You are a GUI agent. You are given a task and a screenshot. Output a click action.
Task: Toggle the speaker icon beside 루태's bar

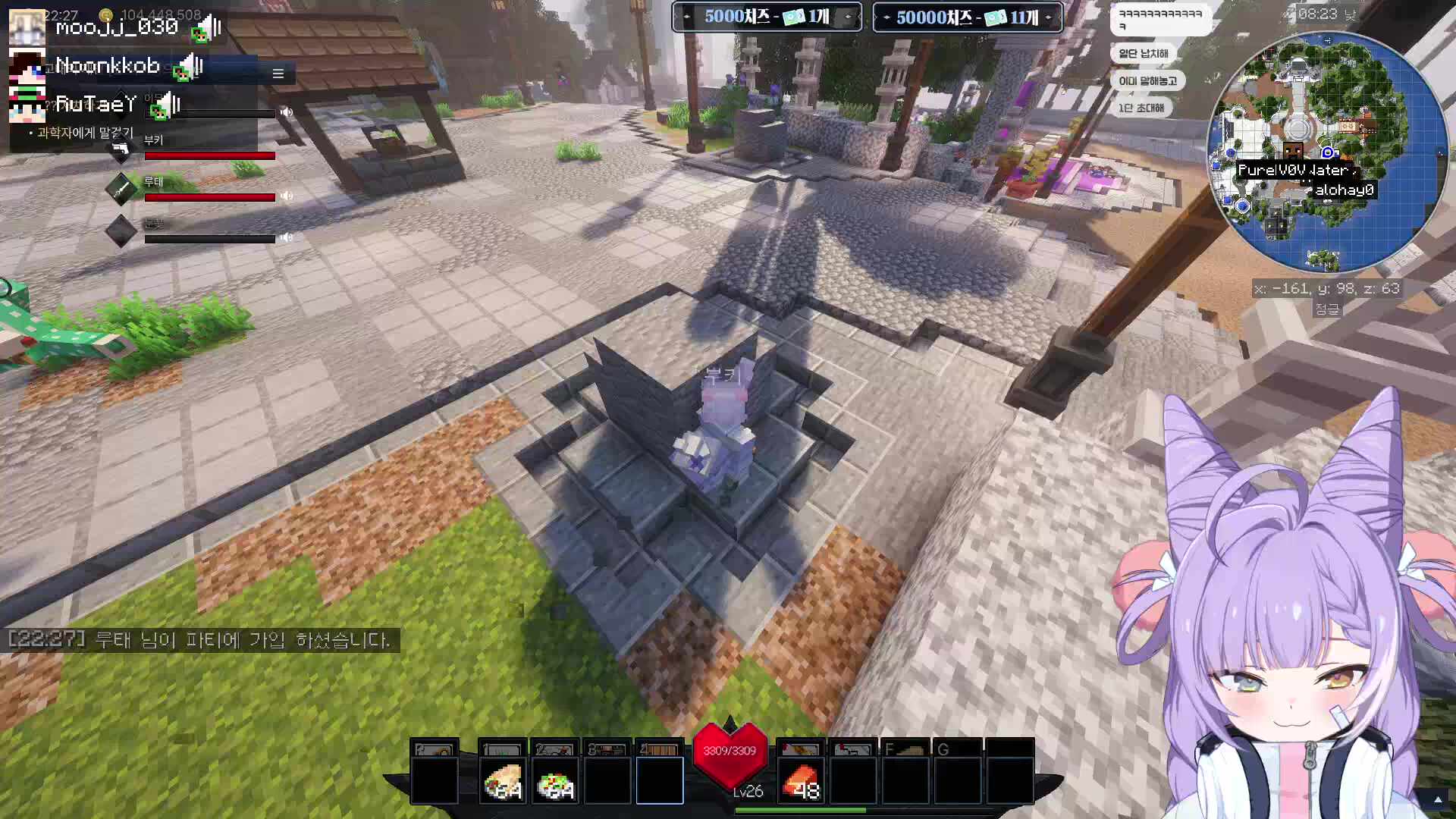287,196
